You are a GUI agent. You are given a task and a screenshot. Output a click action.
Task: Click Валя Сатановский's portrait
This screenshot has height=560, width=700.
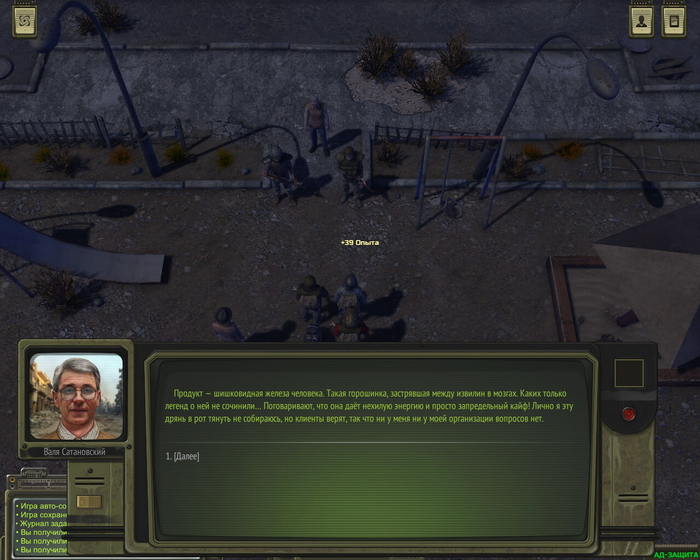tap(76, 396)
